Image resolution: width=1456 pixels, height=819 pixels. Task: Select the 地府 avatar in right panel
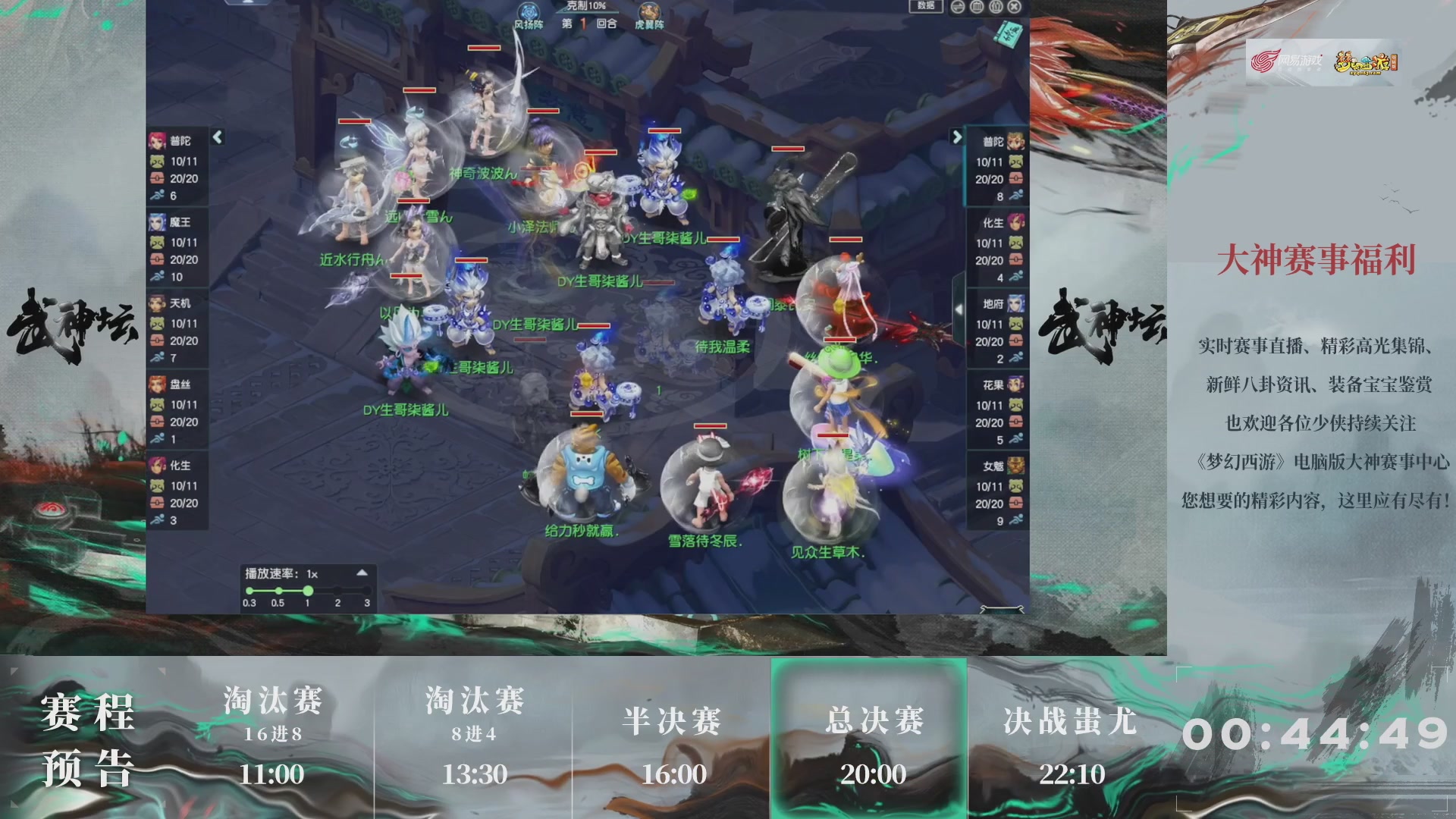coord(1017,303)
